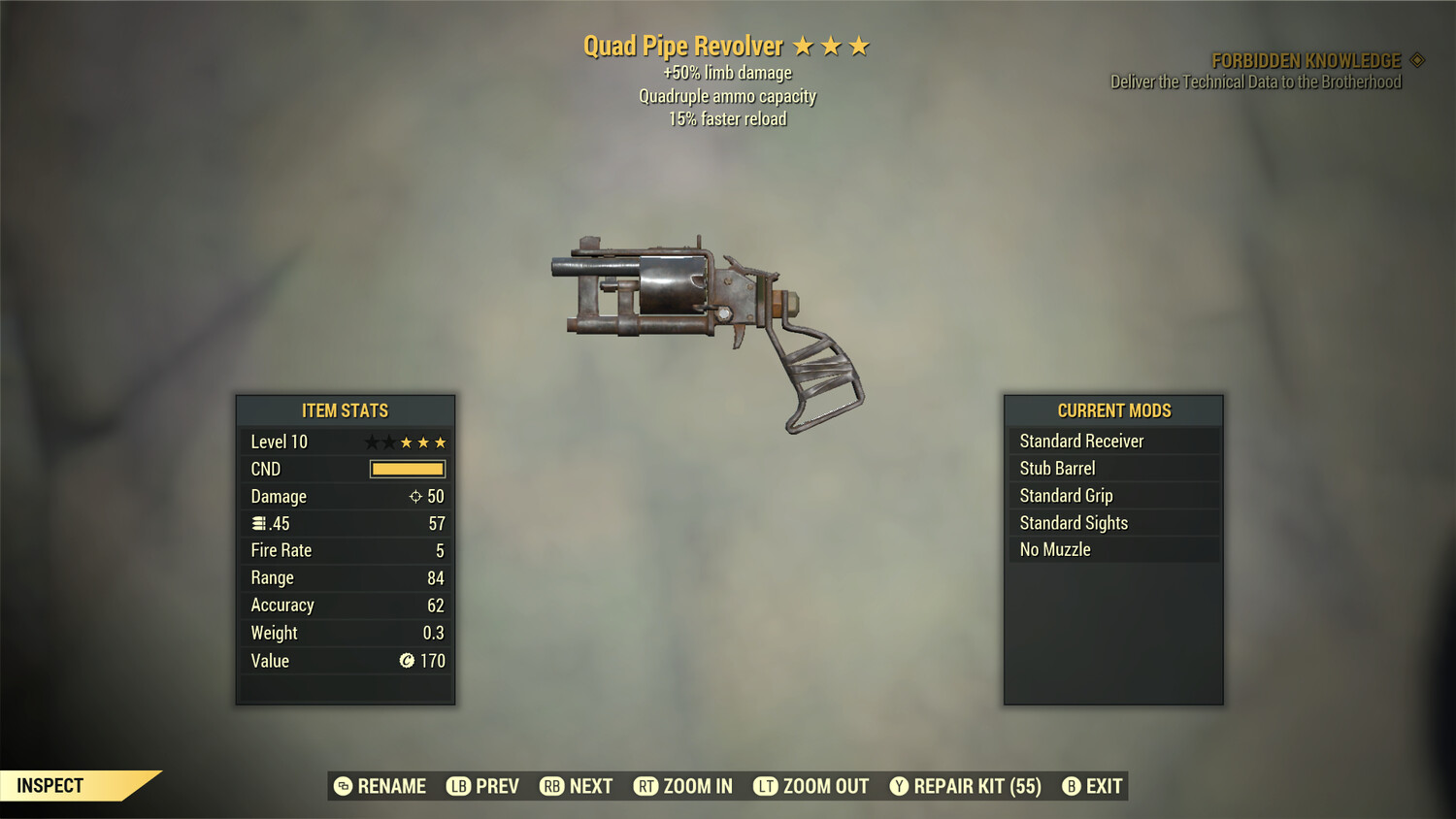Viewport: 1456px width, 819px height.
Task: Click the yellow CND condition bar
Action: tap(405, 469)
